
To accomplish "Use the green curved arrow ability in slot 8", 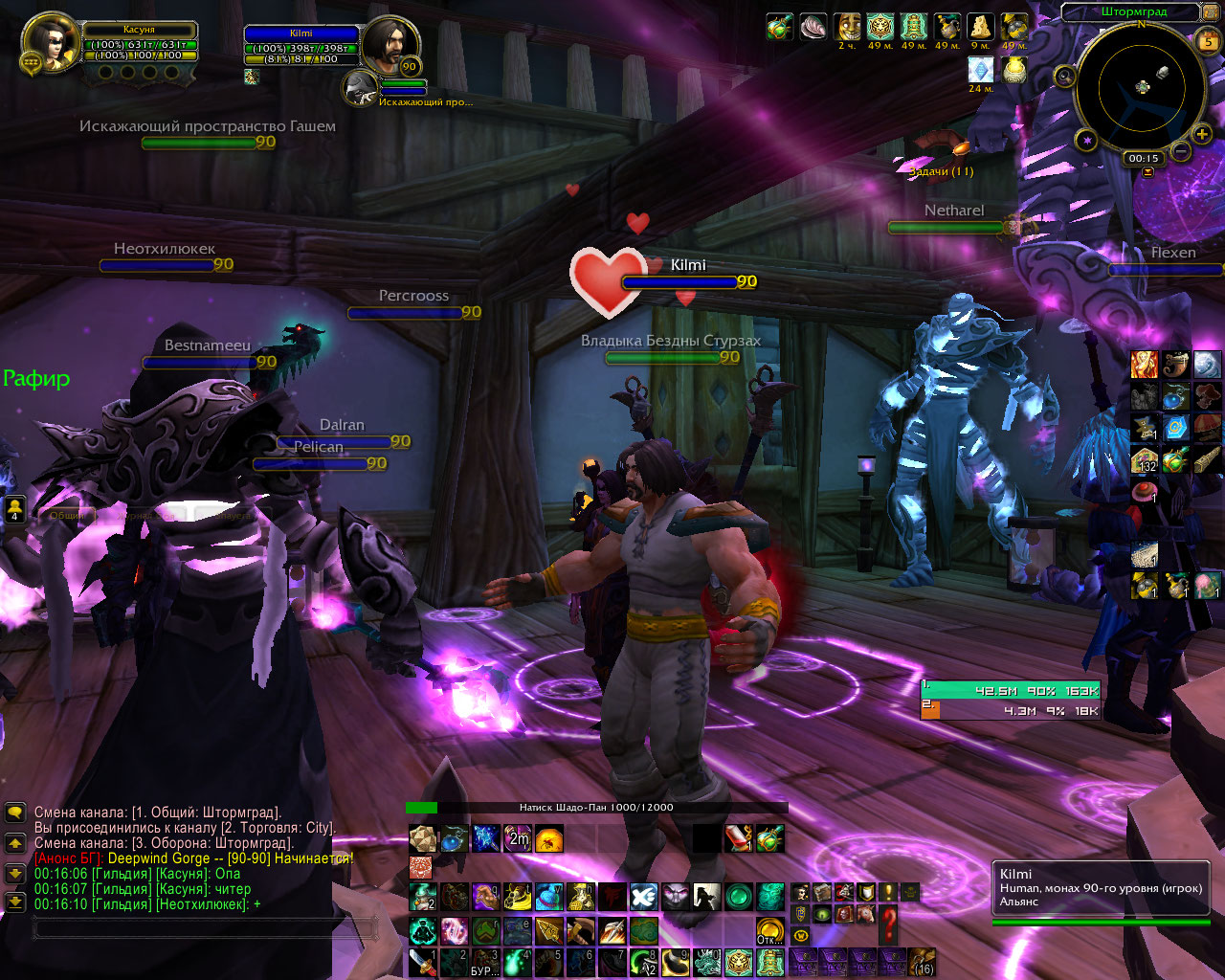I will pyautogui.click(x=644, y=962).
